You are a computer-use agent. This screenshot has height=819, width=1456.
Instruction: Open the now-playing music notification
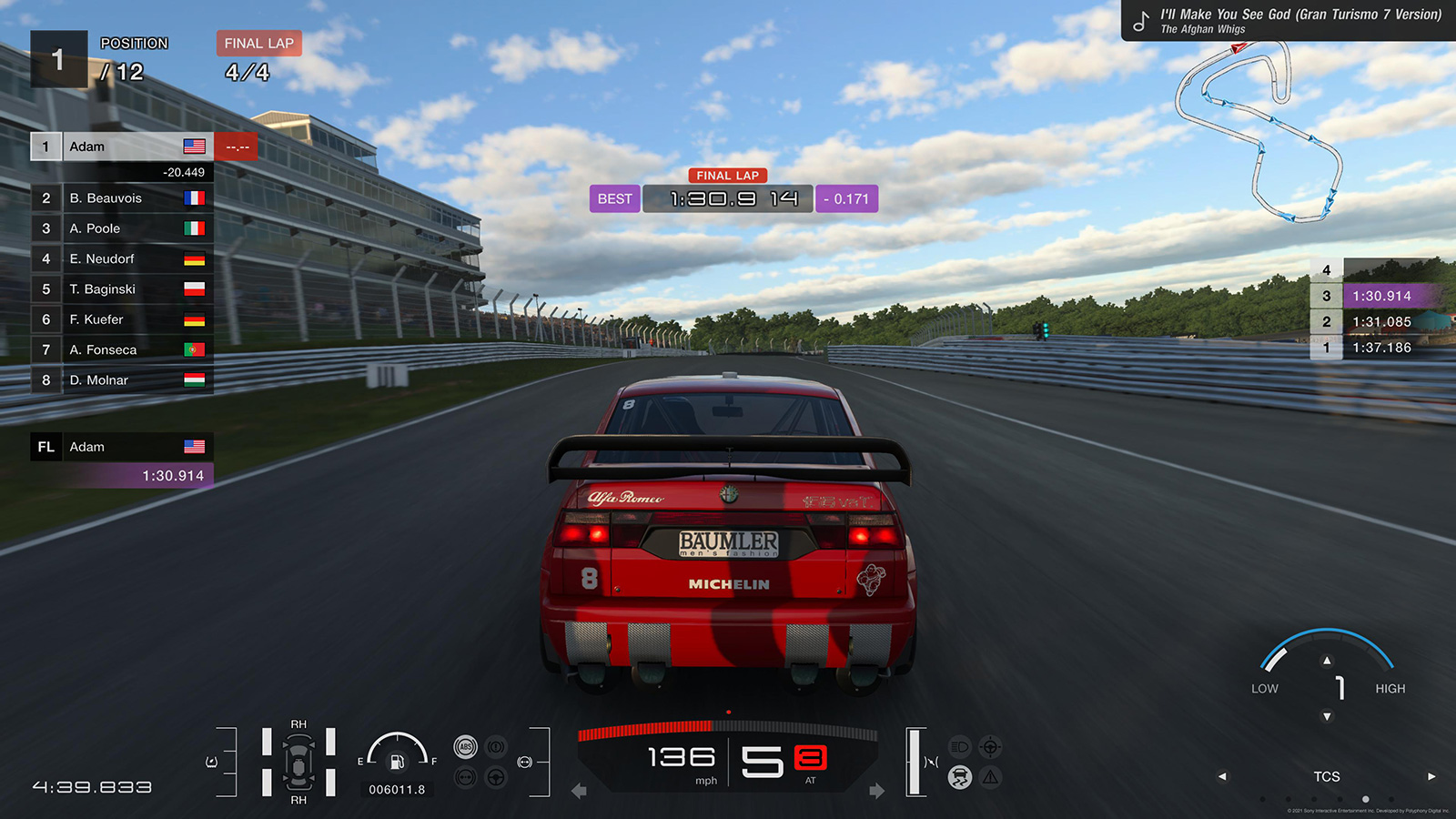click(1289, 21)
